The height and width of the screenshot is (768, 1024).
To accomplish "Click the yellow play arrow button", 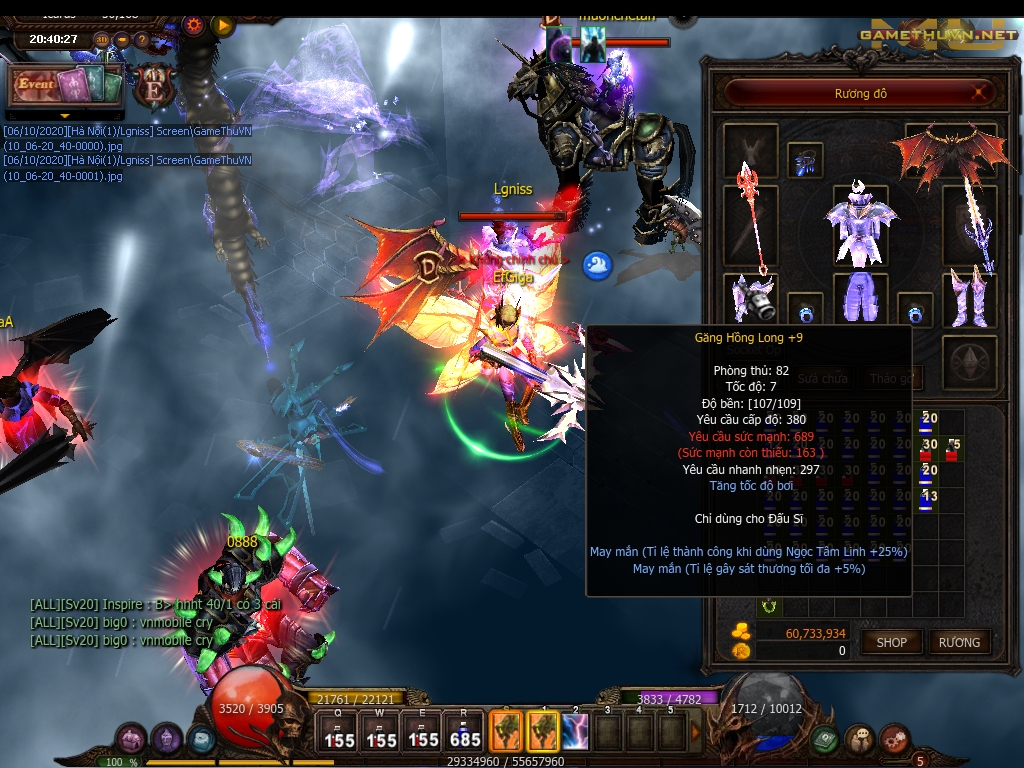I will (223, 25).
